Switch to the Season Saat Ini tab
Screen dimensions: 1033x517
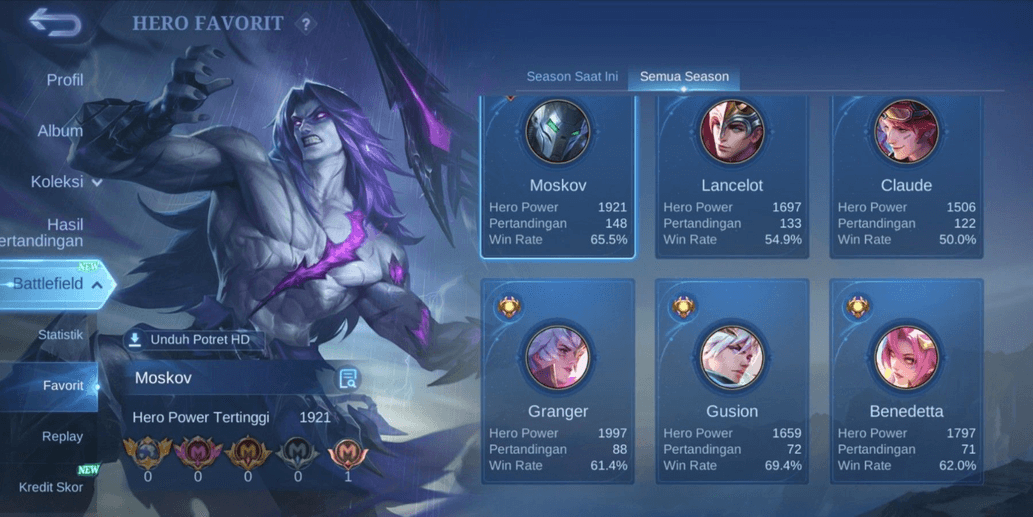point(572,77)
